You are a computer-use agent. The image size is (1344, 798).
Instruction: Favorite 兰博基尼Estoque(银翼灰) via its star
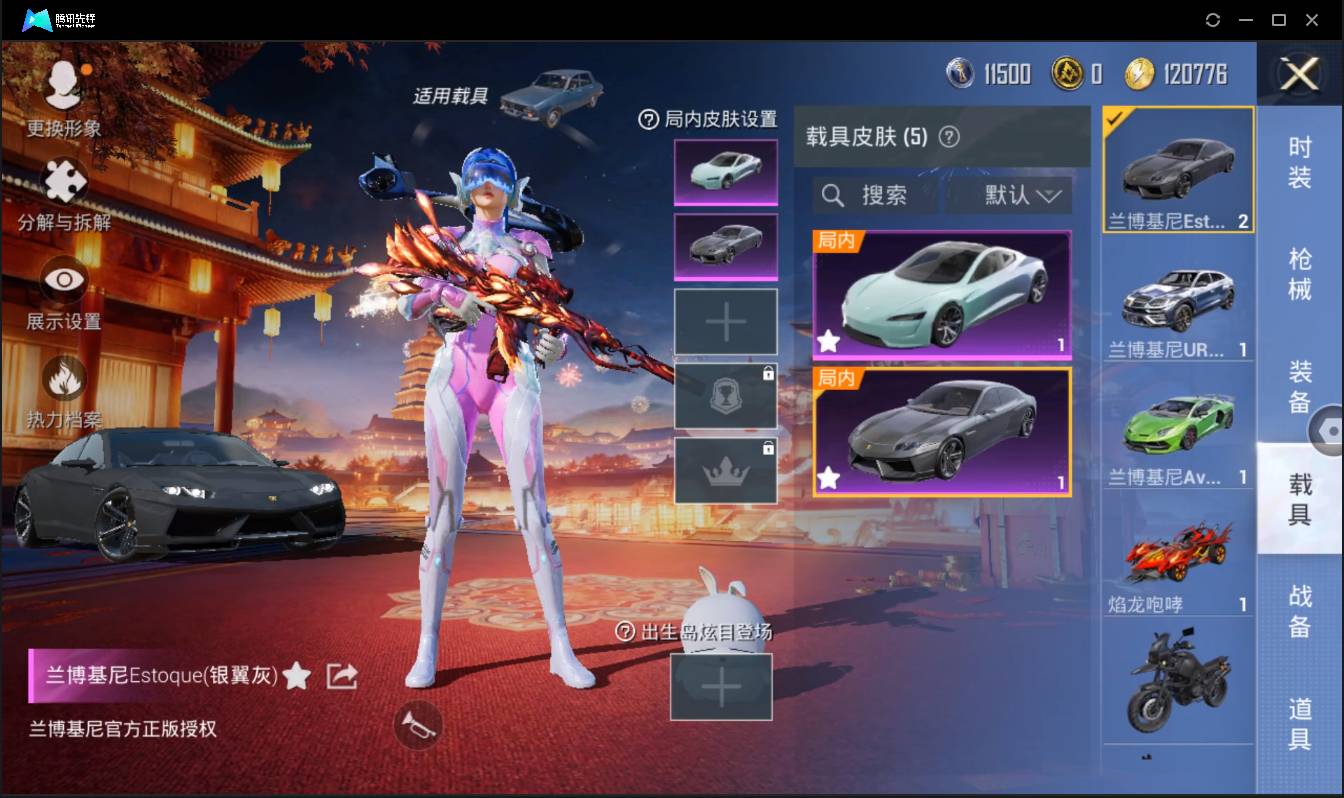(x=298, y=675)
